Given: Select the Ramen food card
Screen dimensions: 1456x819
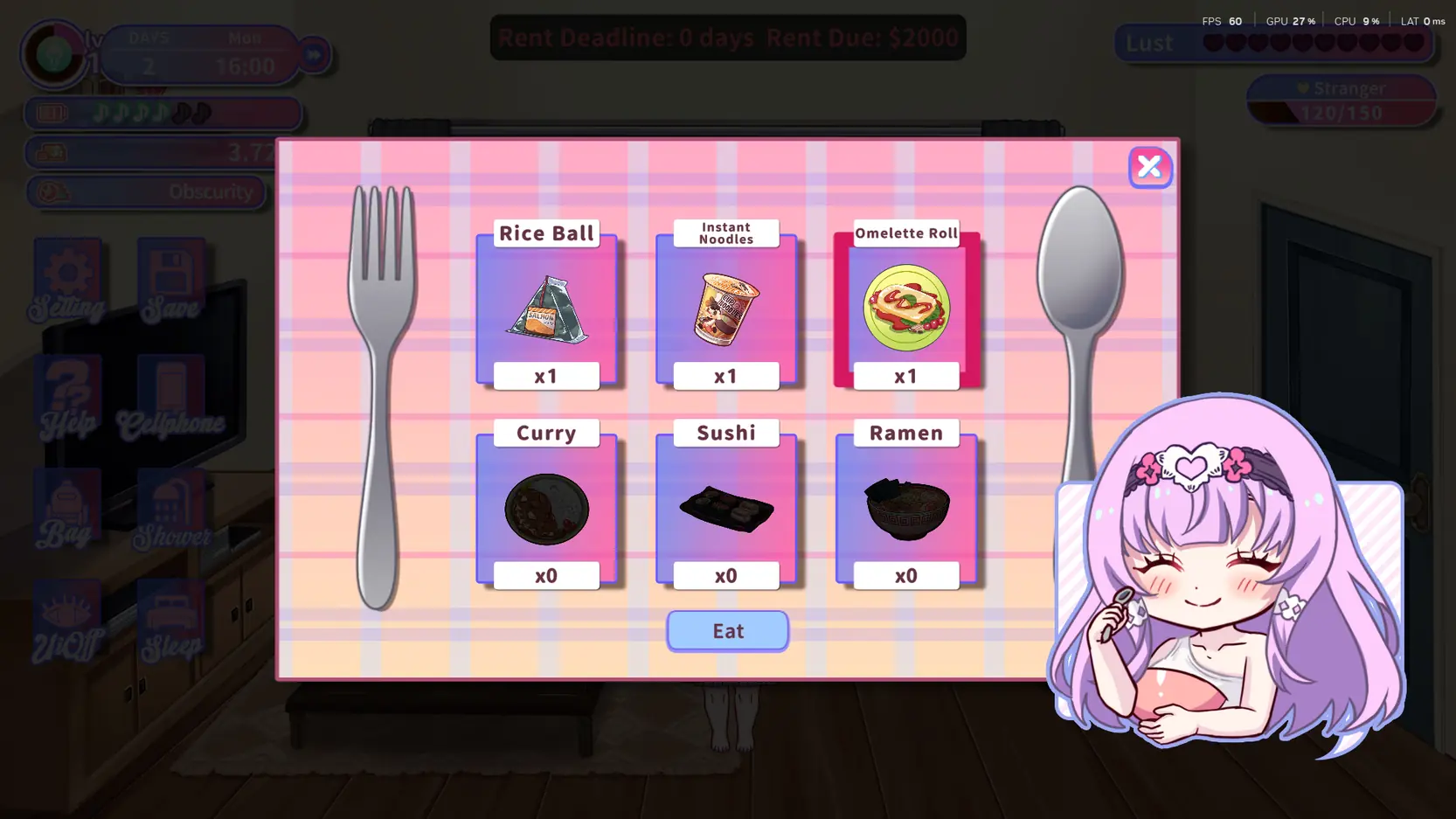Looking at the screenshot, I should pos(906,509).
